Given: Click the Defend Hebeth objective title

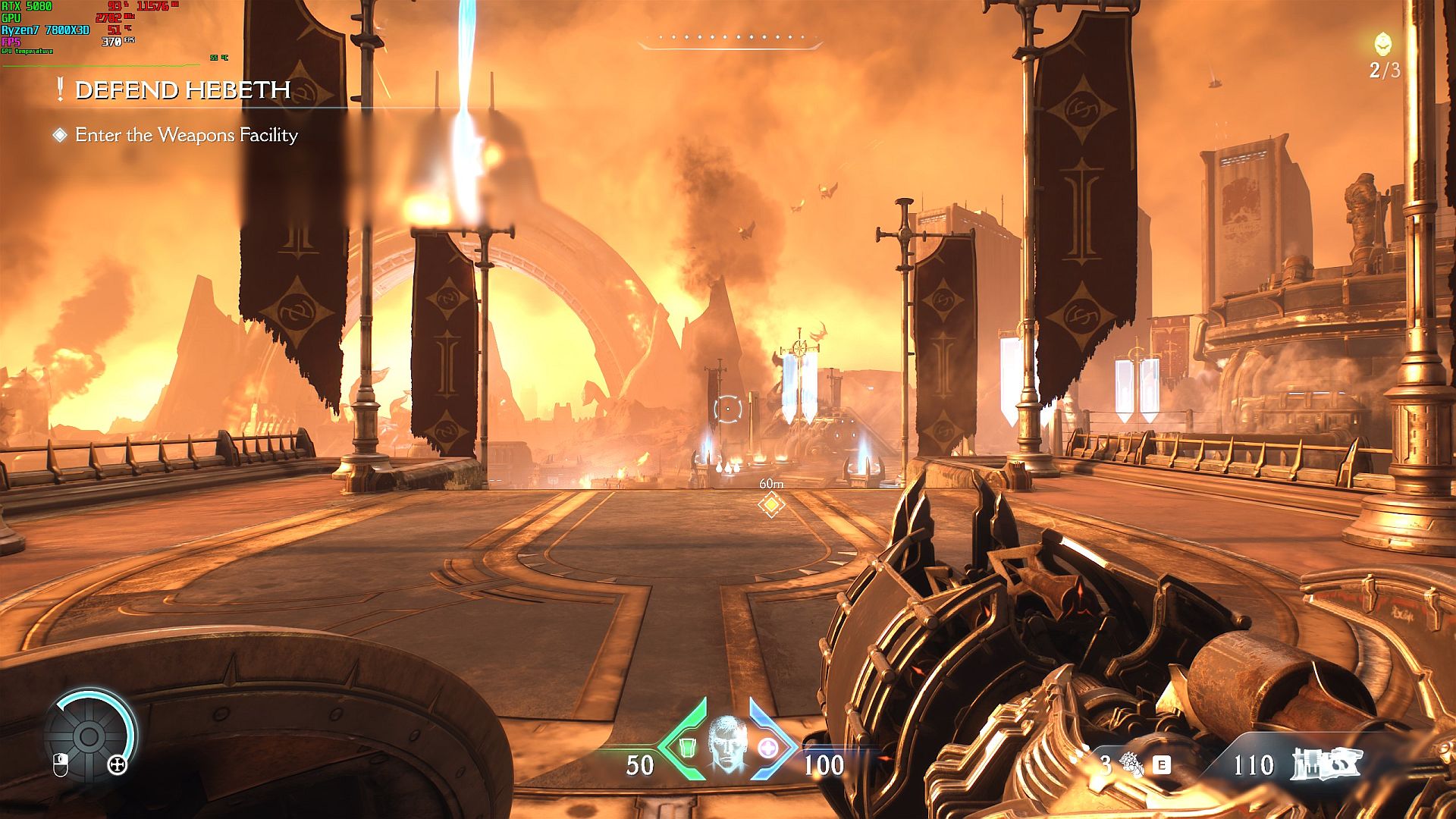Looking at the screenshot, I should 183,90.
